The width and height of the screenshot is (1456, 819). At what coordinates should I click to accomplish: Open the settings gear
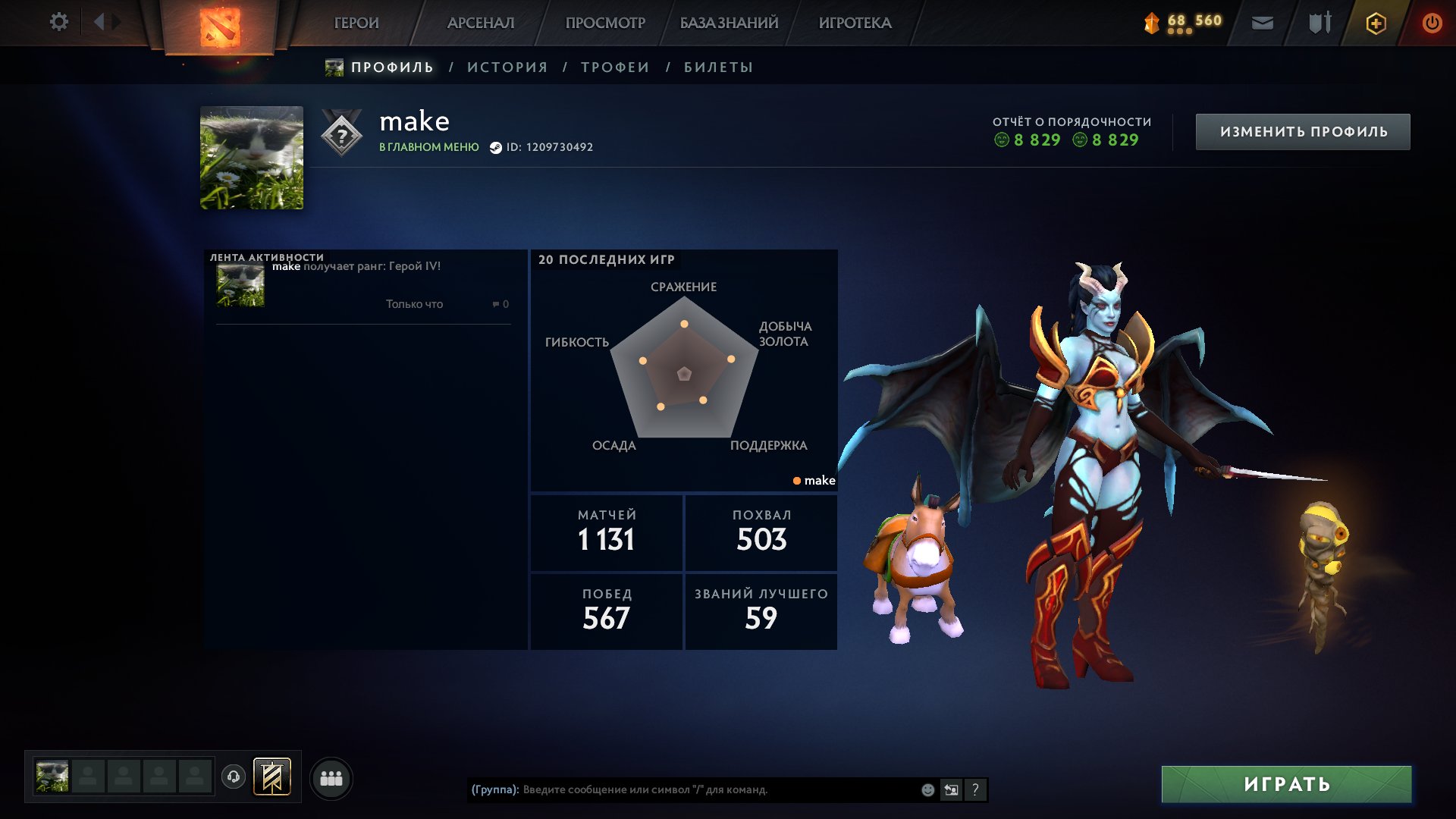click(58, 22)
